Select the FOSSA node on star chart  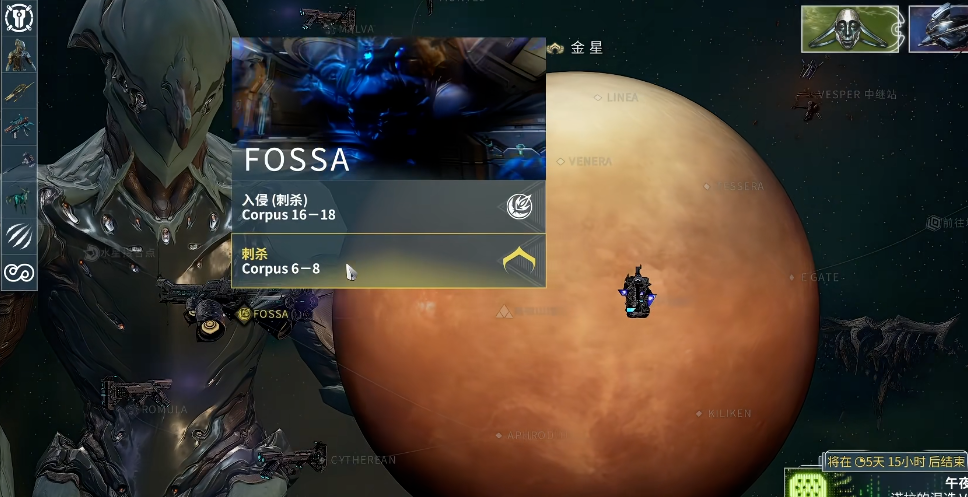pyautogui.click(x=245, y=314)
